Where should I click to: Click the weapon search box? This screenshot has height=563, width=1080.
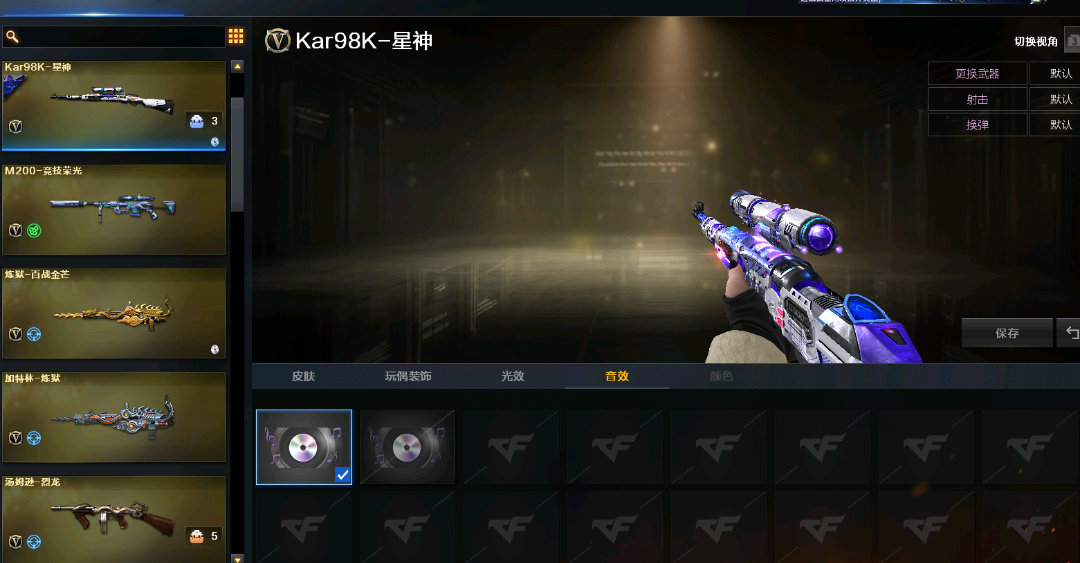(x=120, y=37)
